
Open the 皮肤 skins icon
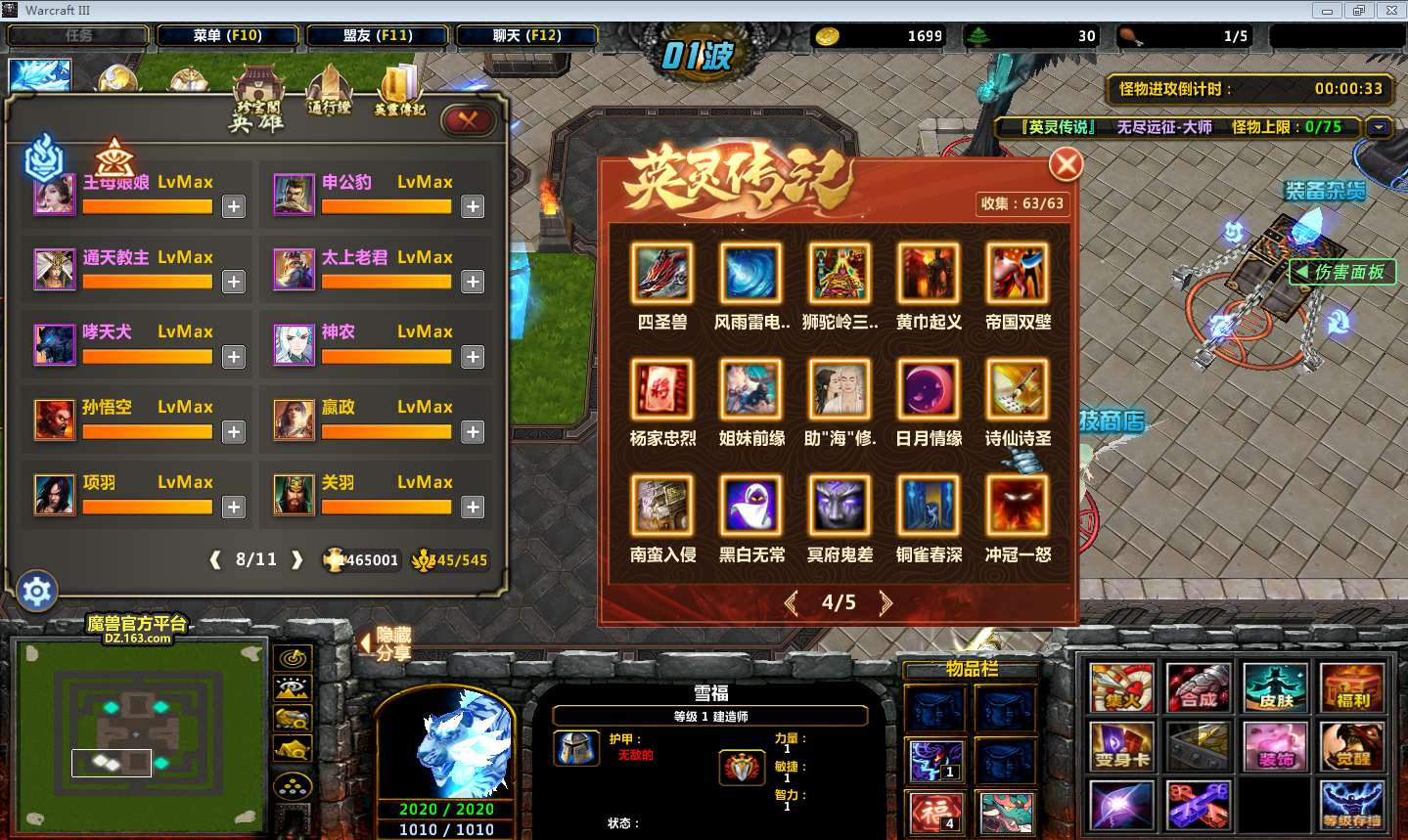coord(1276,687)
